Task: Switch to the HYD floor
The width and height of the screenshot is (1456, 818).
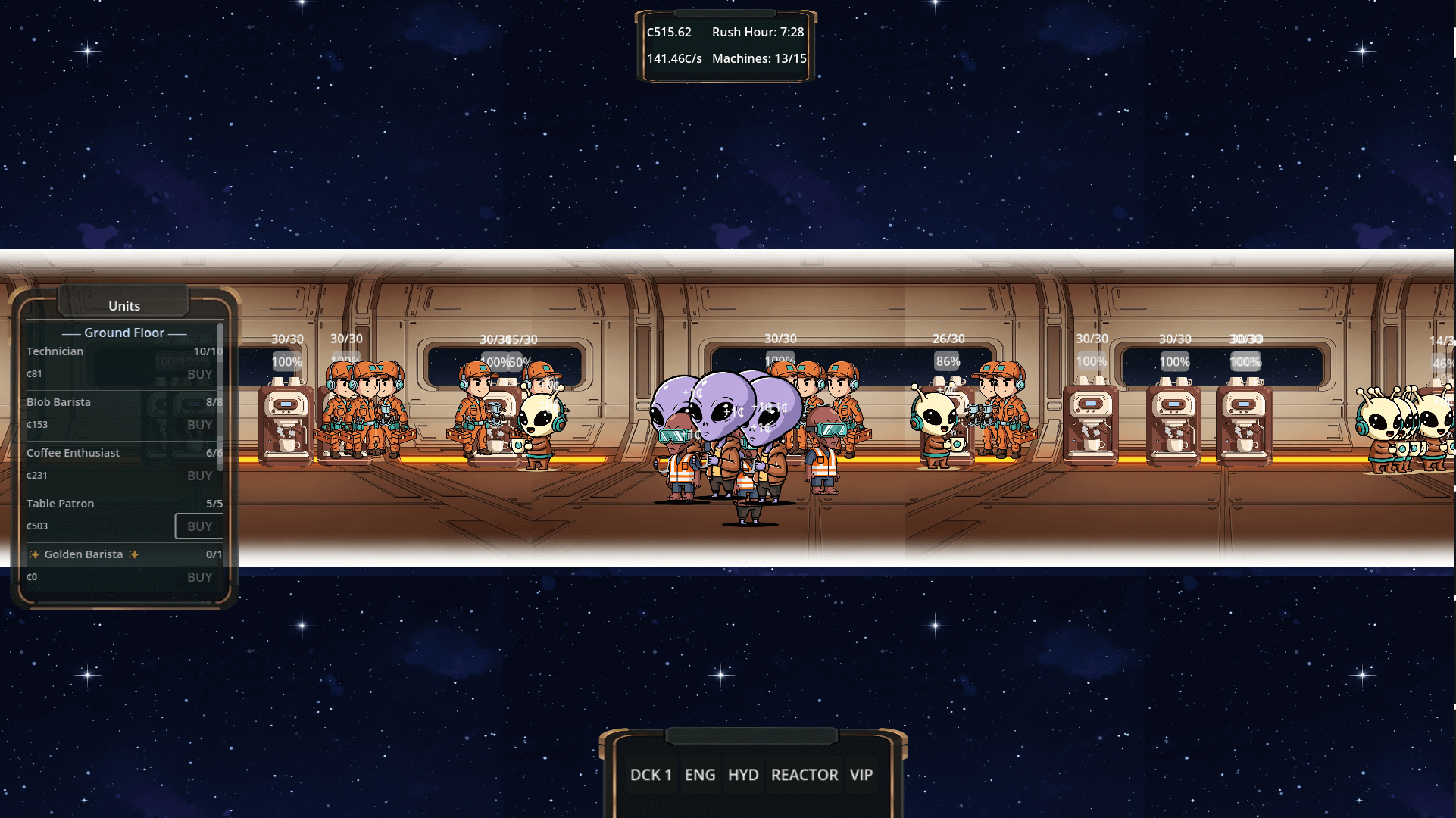Action: 743,774
